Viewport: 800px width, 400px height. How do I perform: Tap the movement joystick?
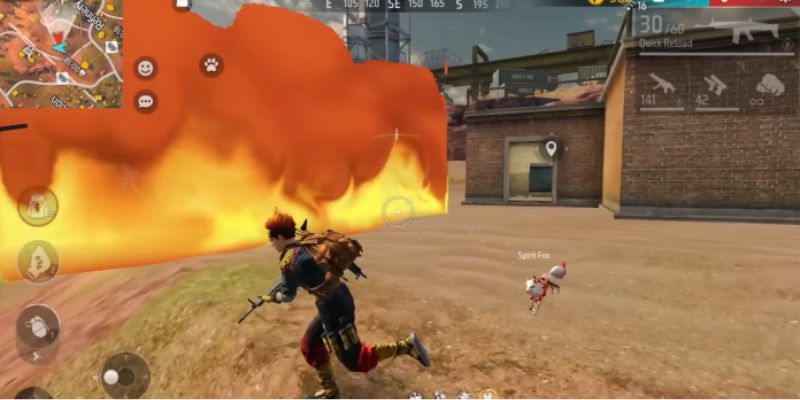(x=125, y=376)
